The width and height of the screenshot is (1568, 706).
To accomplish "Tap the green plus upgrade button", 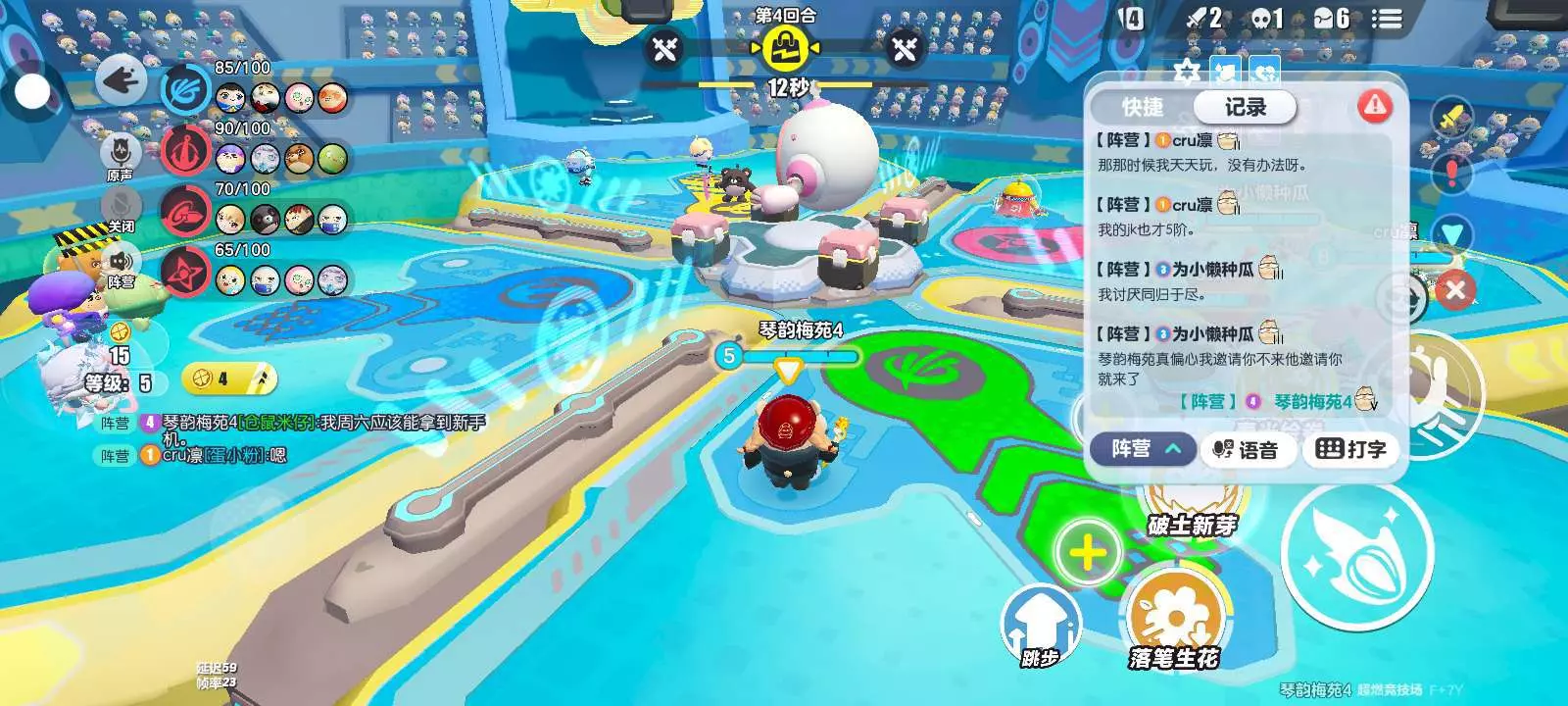I will click(x=1087, y=553).
